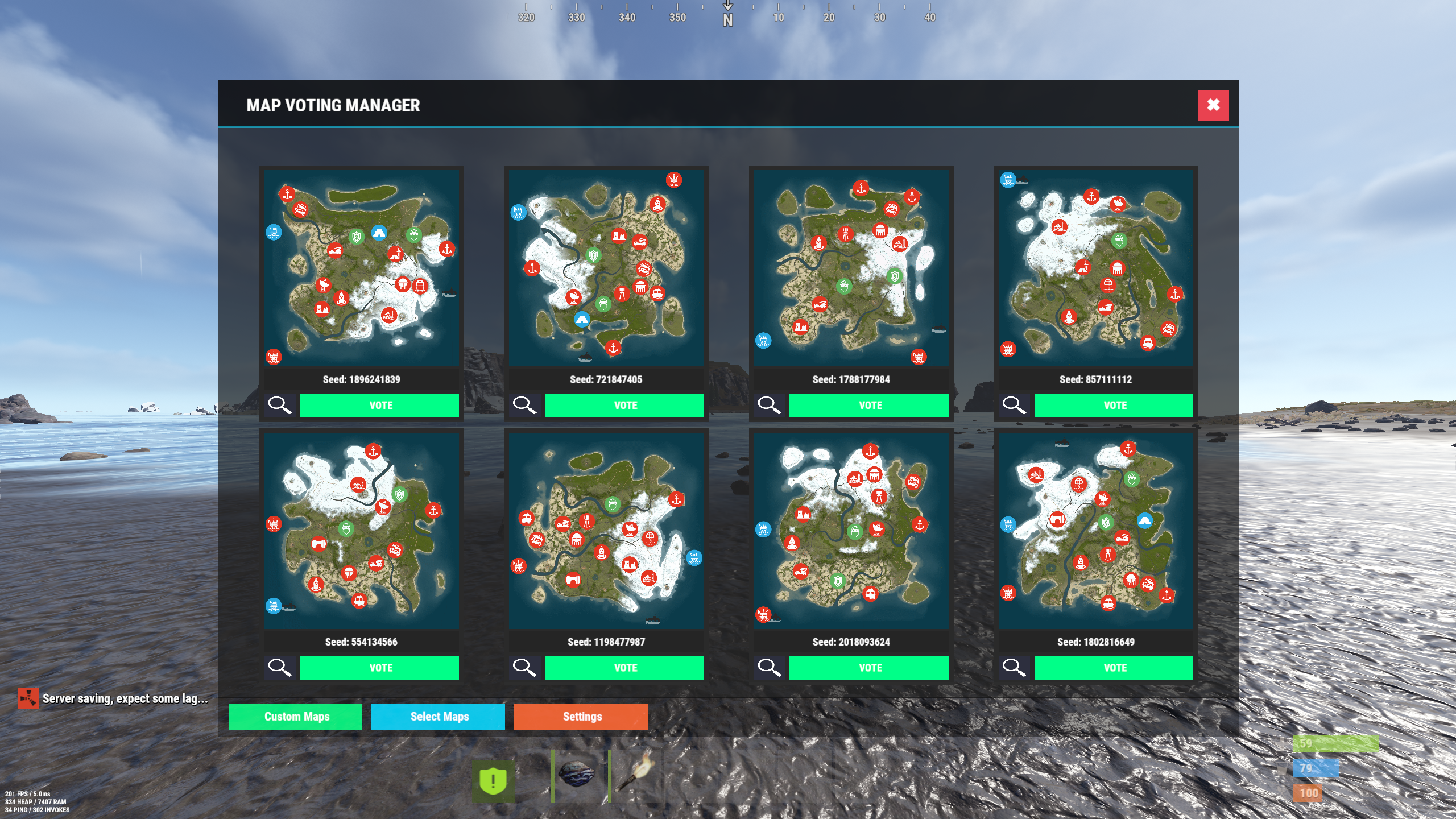Open magnified preview of seed 2018093624 map

[770, 667]
